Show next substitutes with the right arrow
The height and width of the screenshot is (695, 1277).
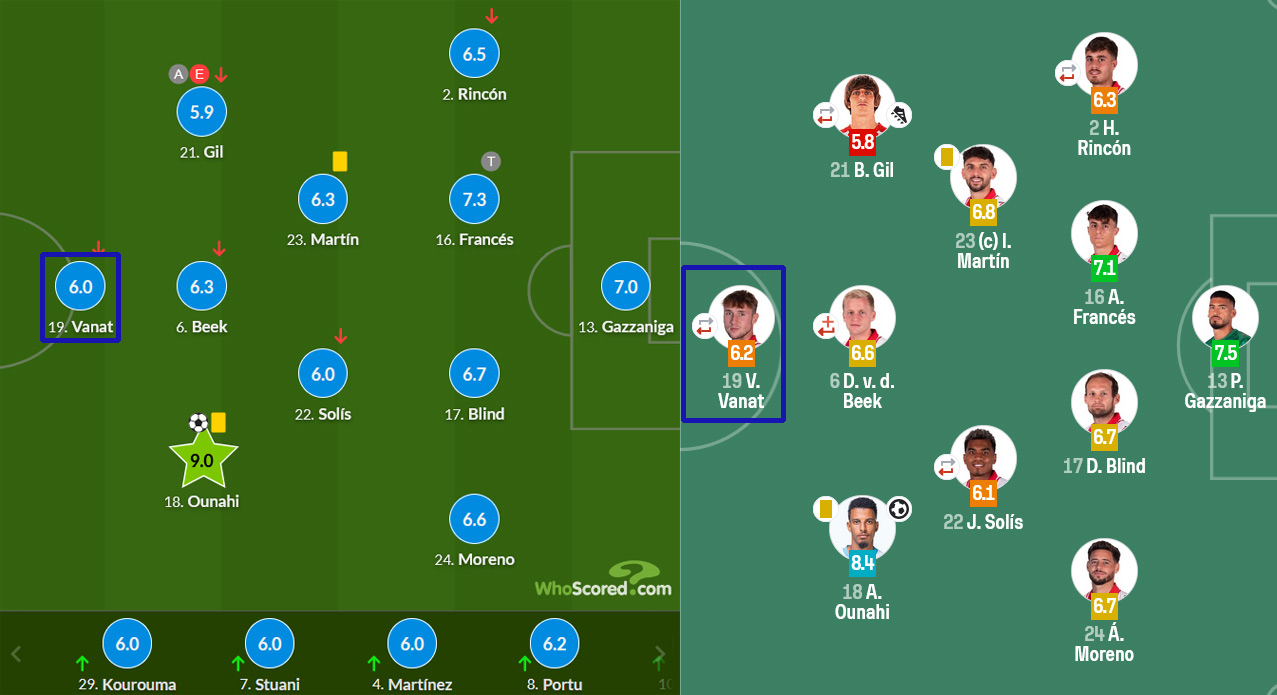coord(659,656)
